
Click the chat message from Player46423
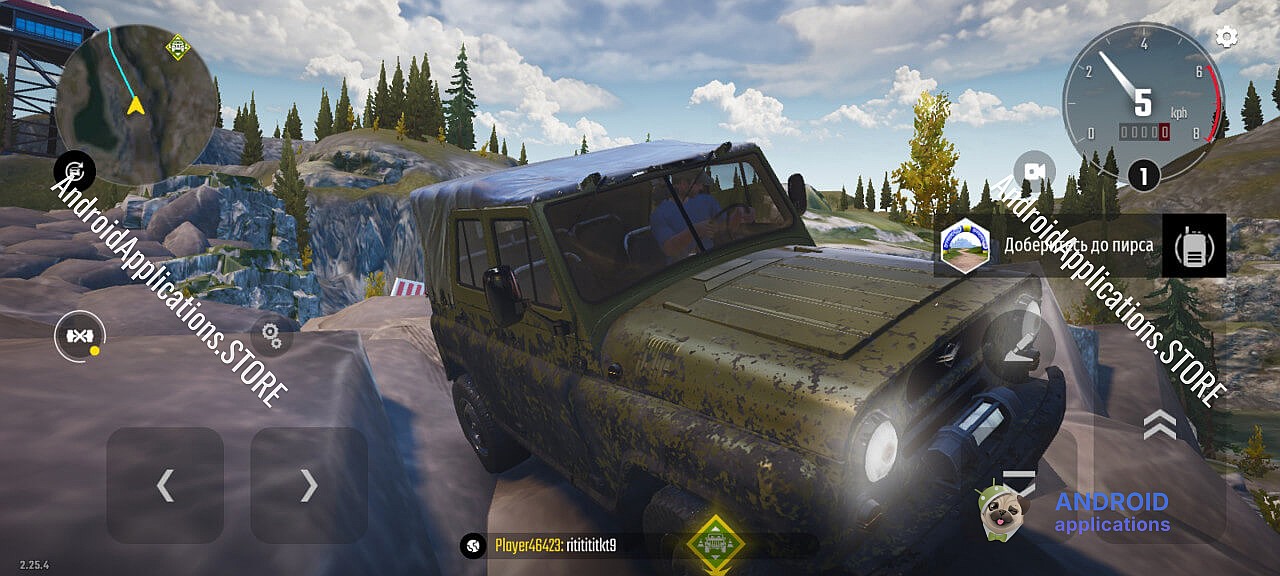556,545
